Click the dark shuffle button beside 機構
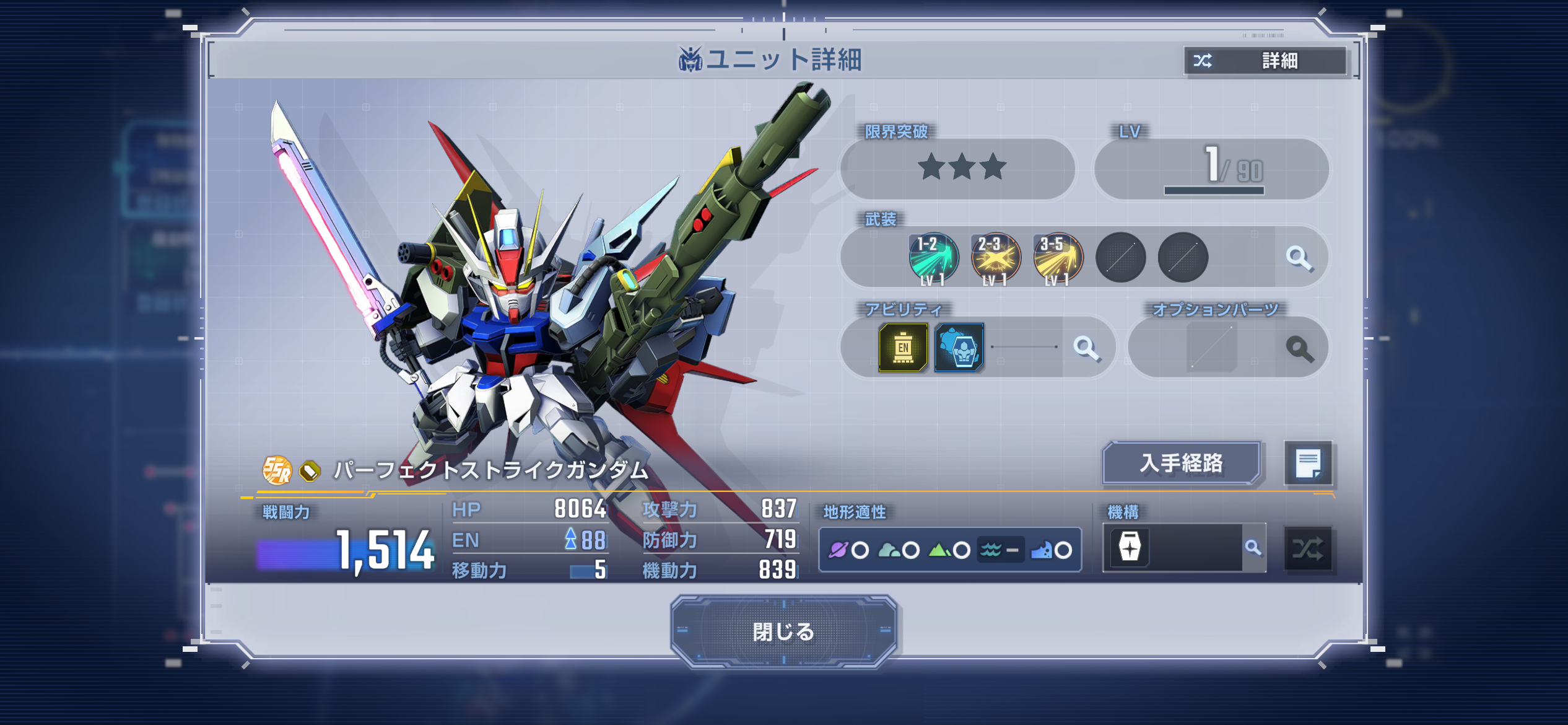1568x725 pixels. tap(1307, 548)
